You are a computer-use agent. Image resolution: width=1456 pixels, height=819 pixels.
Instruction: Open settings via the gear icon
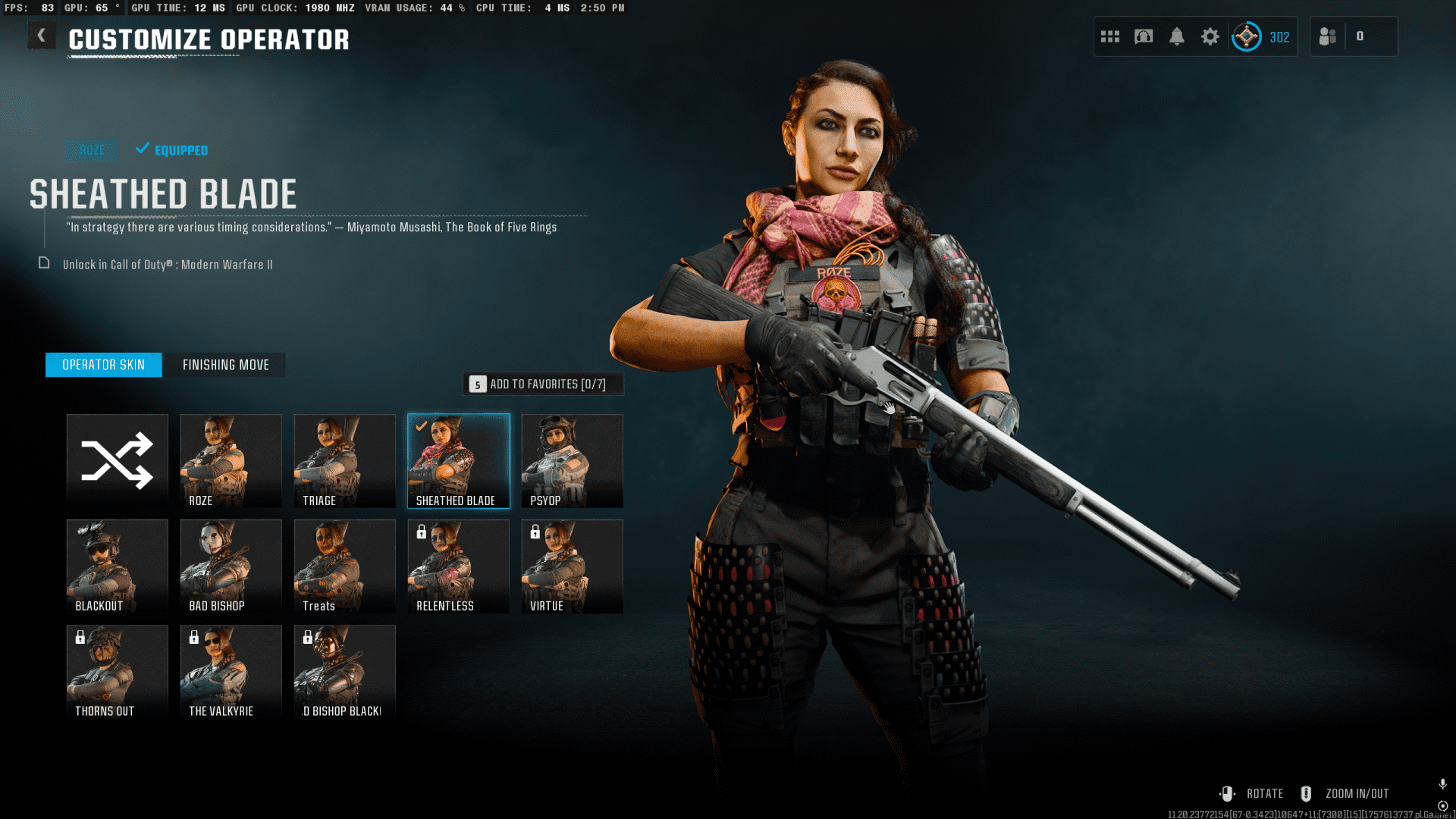click(1210, 36)
